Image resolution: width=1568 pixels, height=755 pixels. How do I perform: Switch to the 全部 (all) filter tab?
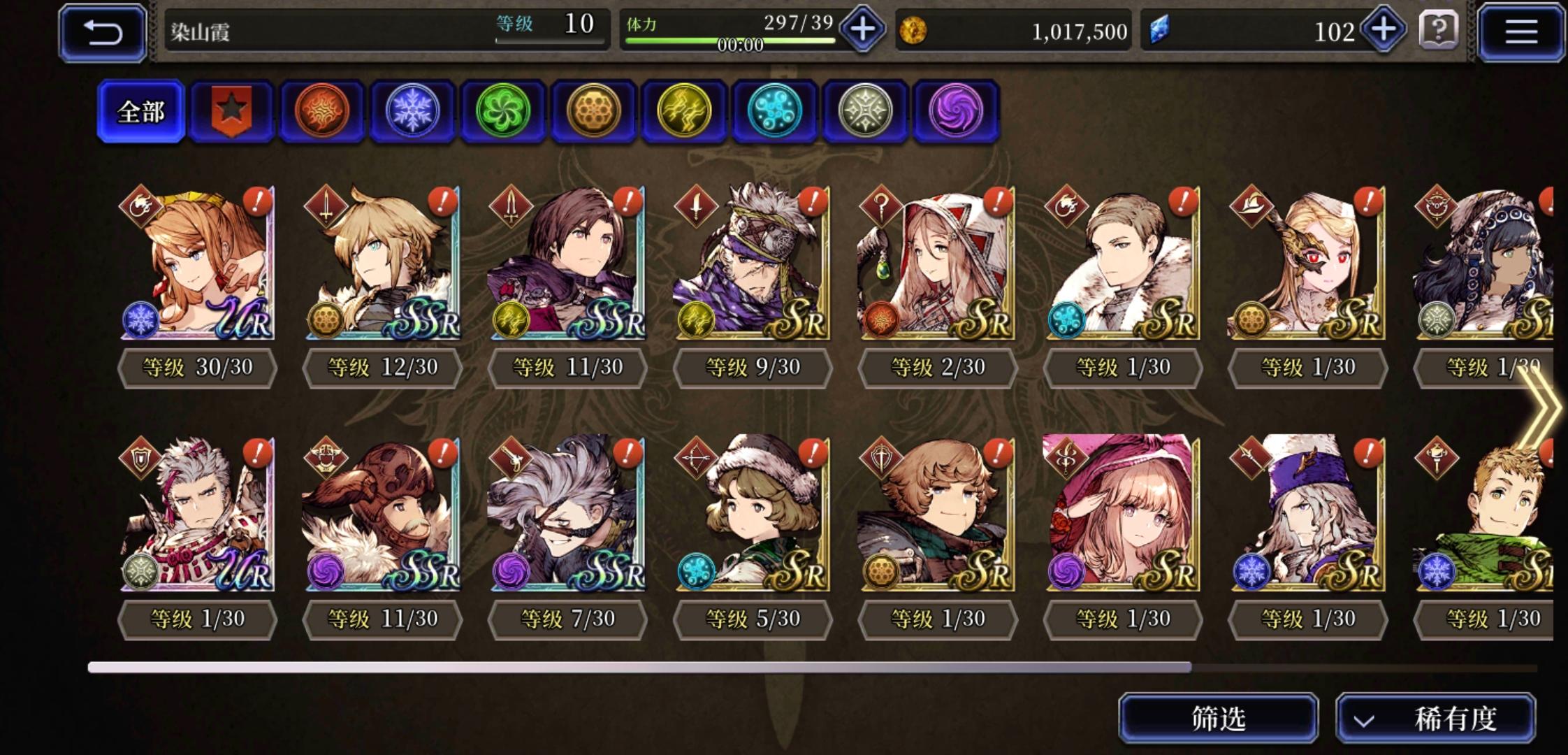tap(141, 110)
